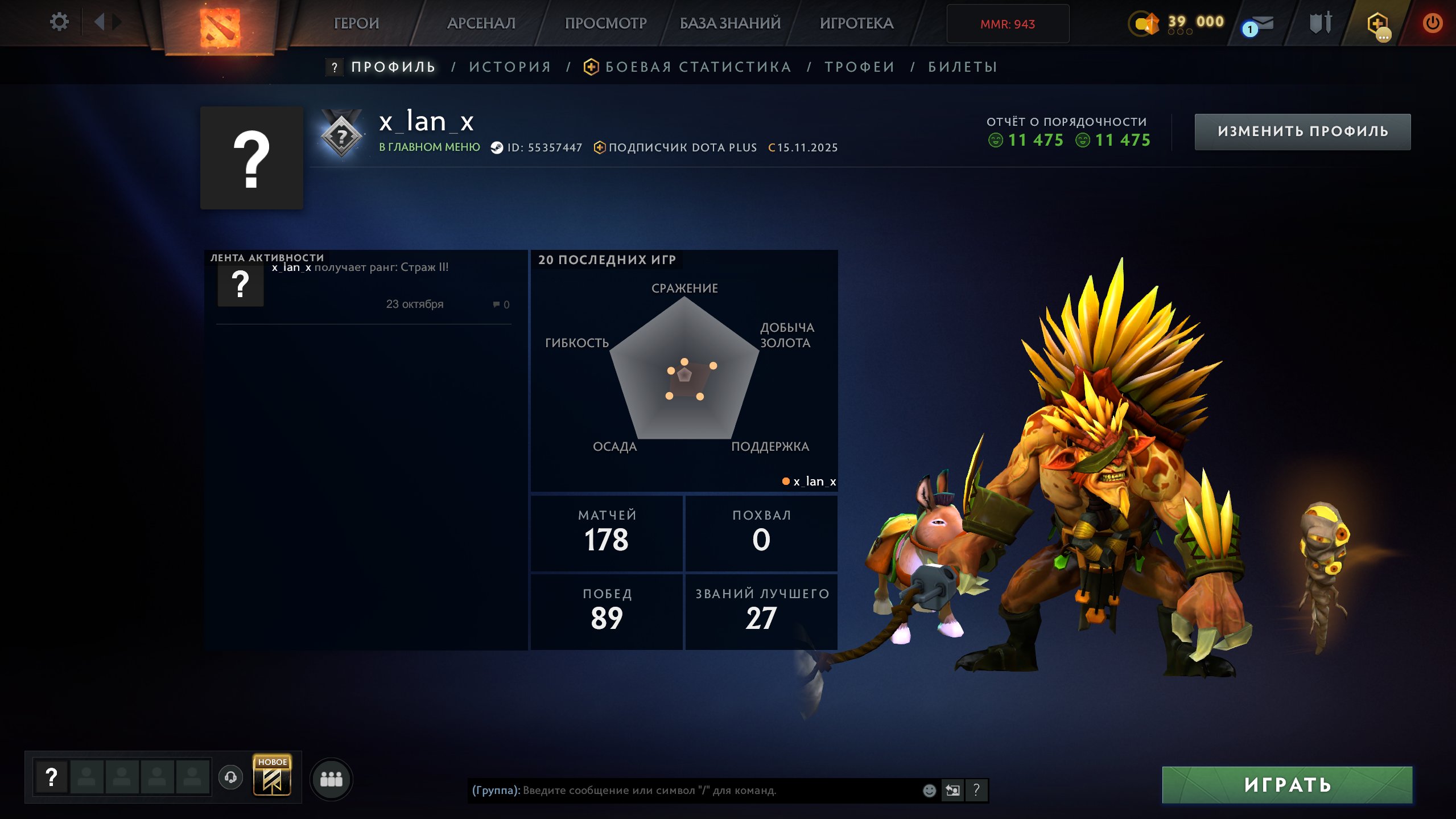Open the settings gear icon
Viewport: 1456px width, 819px height.
pos(59,21)
